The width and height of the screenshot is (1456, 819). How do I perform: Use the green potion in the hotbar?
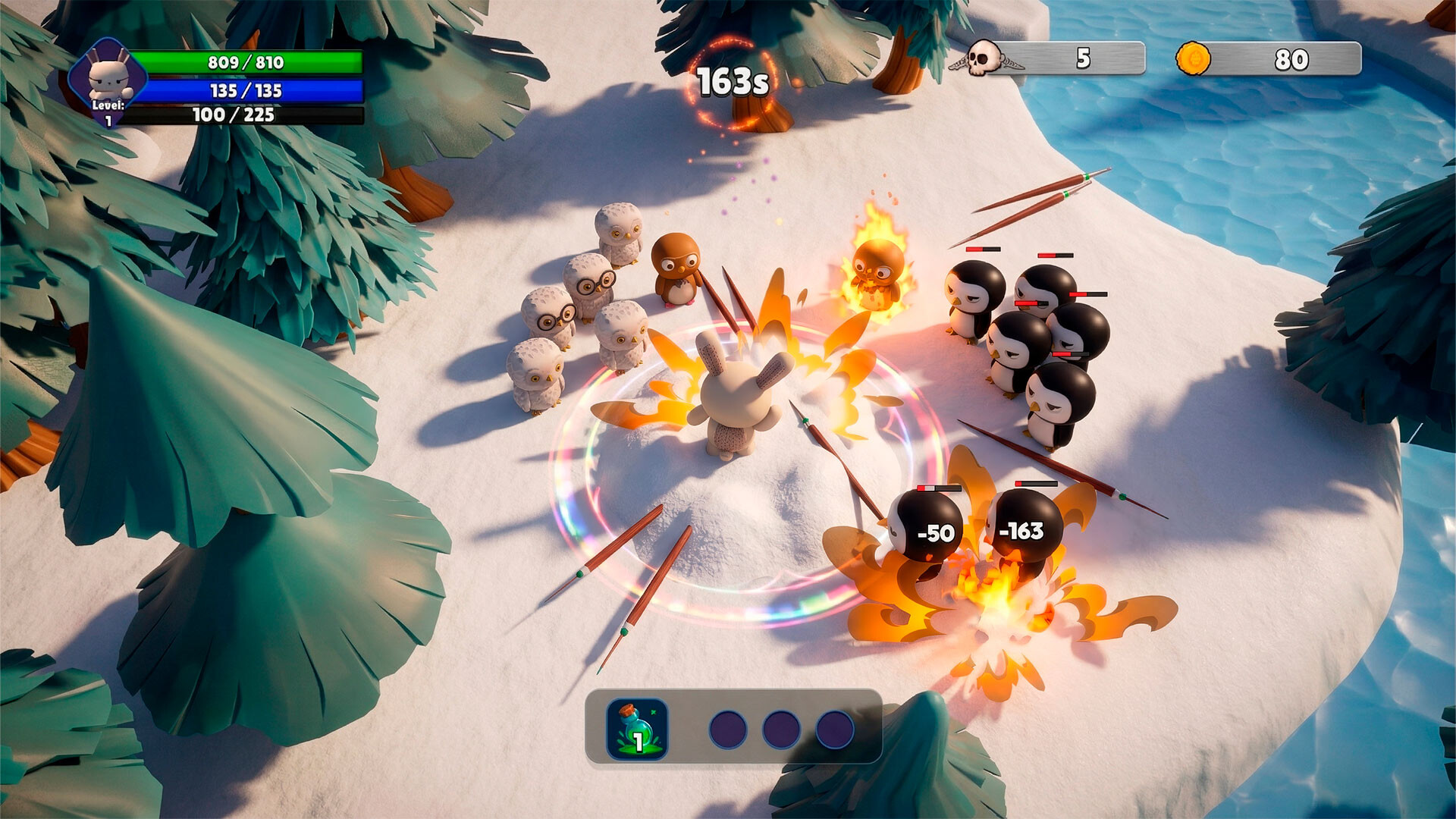pyautogui.click(x=637, y=730)
